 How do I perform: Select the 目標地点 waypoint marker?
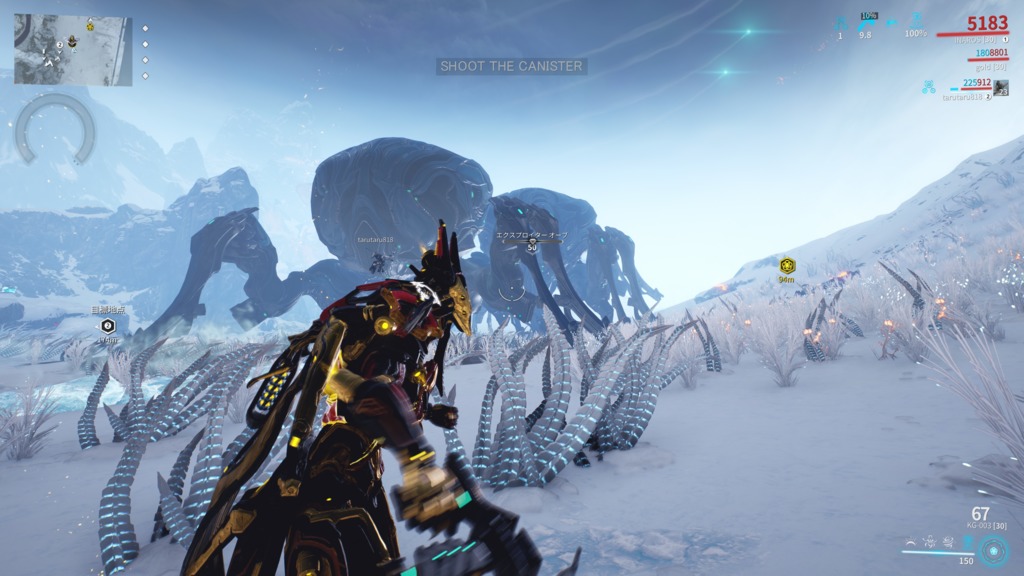108,325
